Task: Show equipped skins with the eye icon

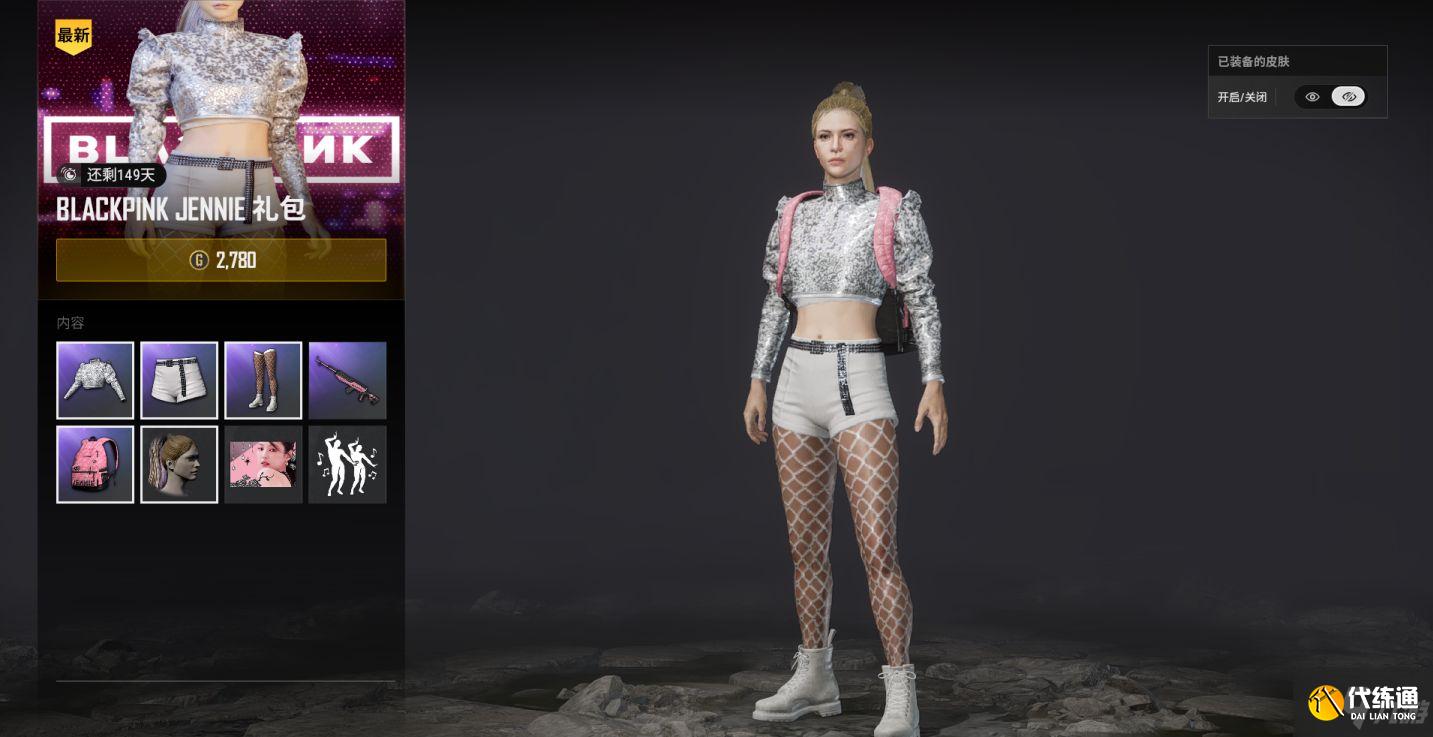Action: click(x=1312, y=97)
